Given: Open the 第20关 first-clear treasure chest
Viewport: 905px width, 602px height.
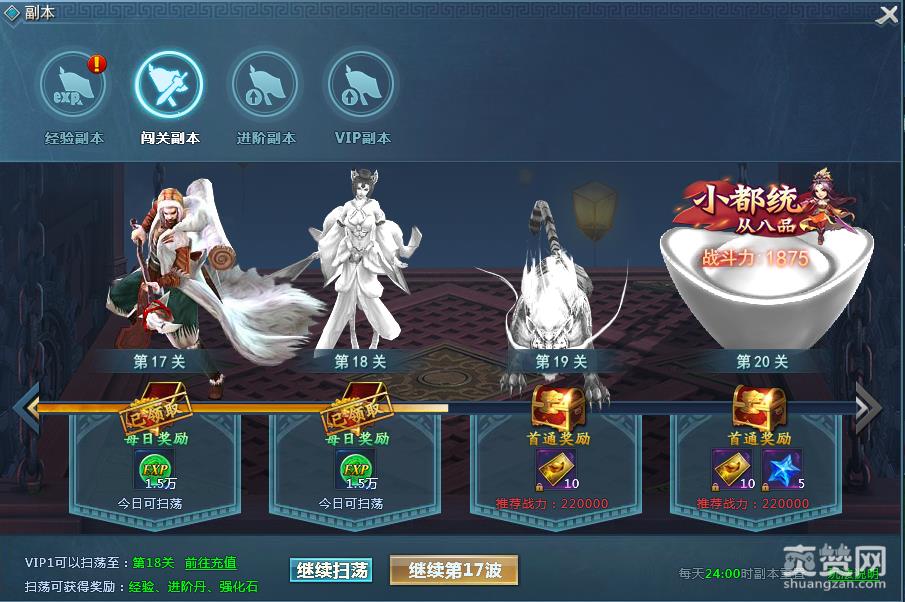Looking at the screenshot, I should (758, 407).
